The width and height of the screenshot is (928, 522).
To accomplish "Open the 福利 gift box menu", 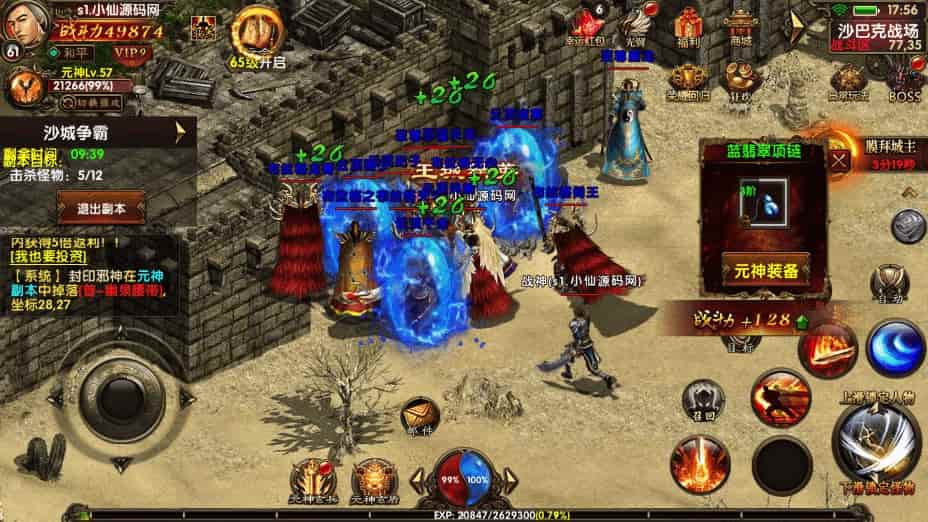I will (x=688, y=27).
